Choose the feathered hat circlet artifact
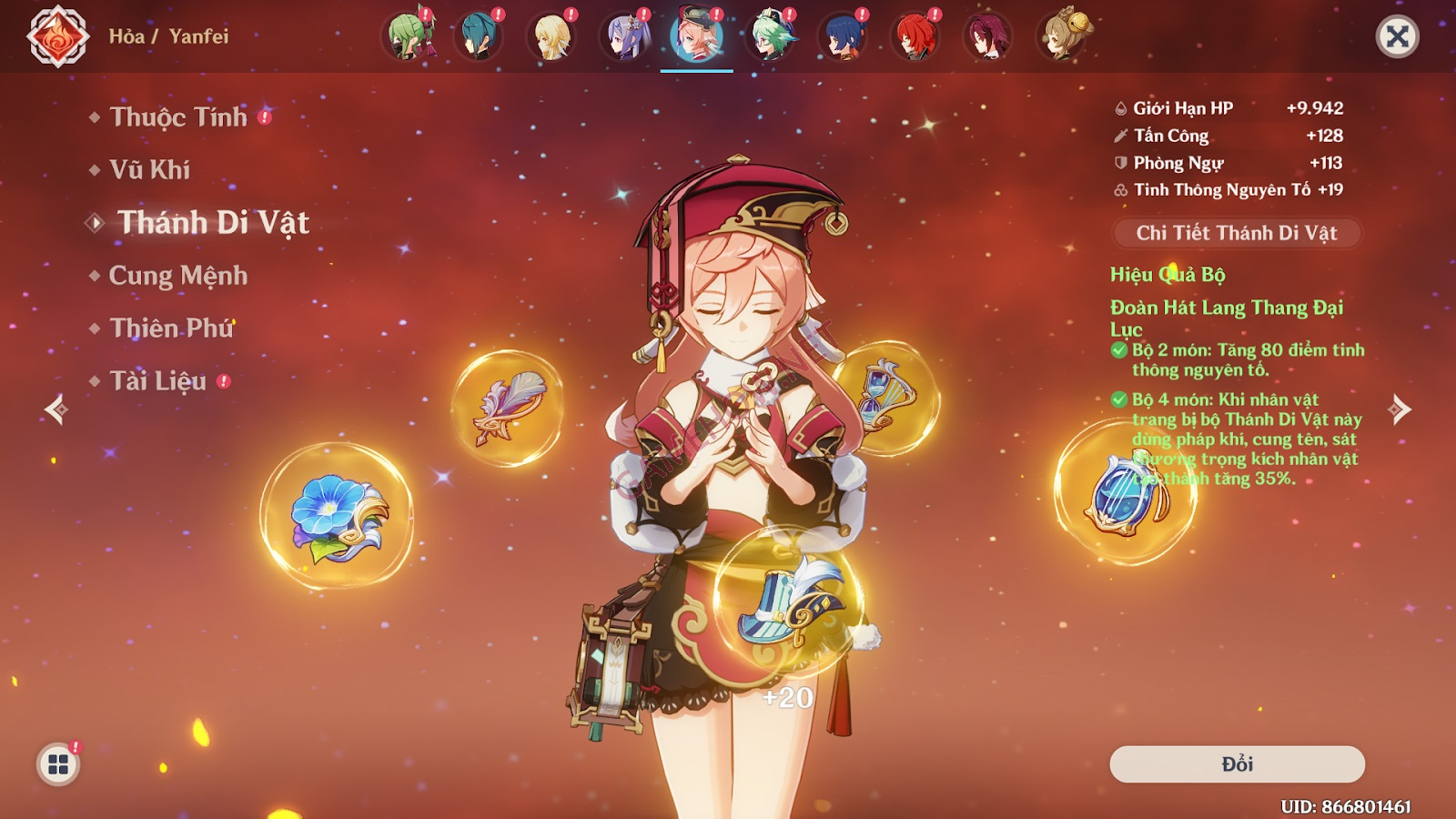Screen dimensions: 1456x819 coord(788,602)
